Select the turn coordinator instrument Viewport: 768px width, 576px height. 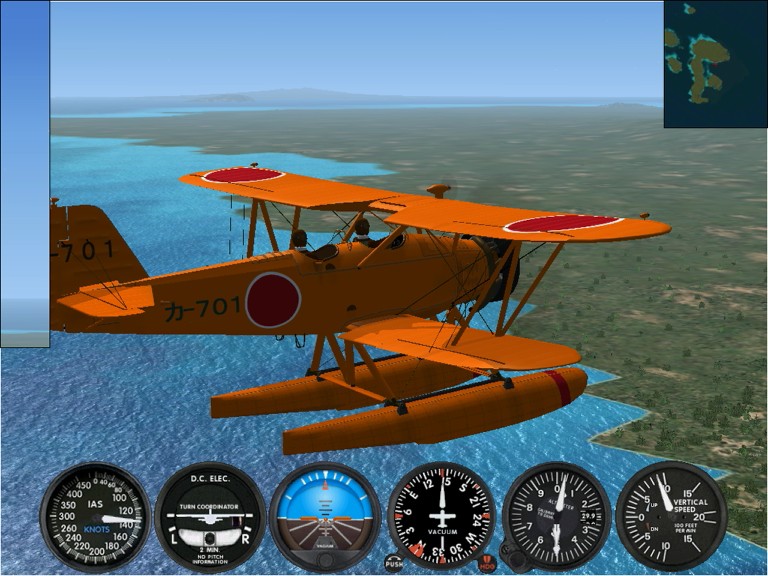210,516
